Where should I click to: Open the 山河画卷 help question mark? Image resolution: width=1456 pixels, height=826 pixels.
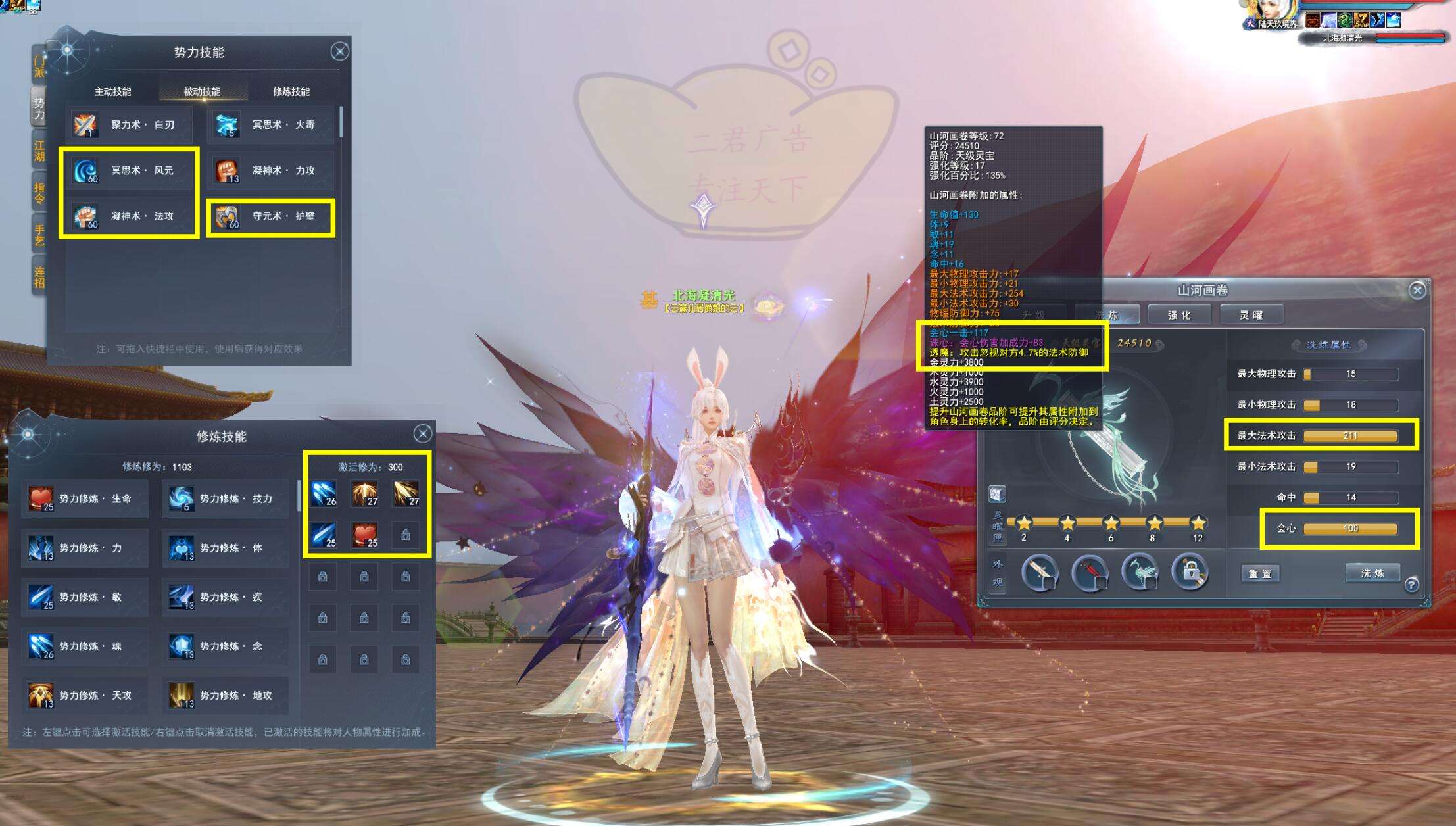coord(1411,584)
